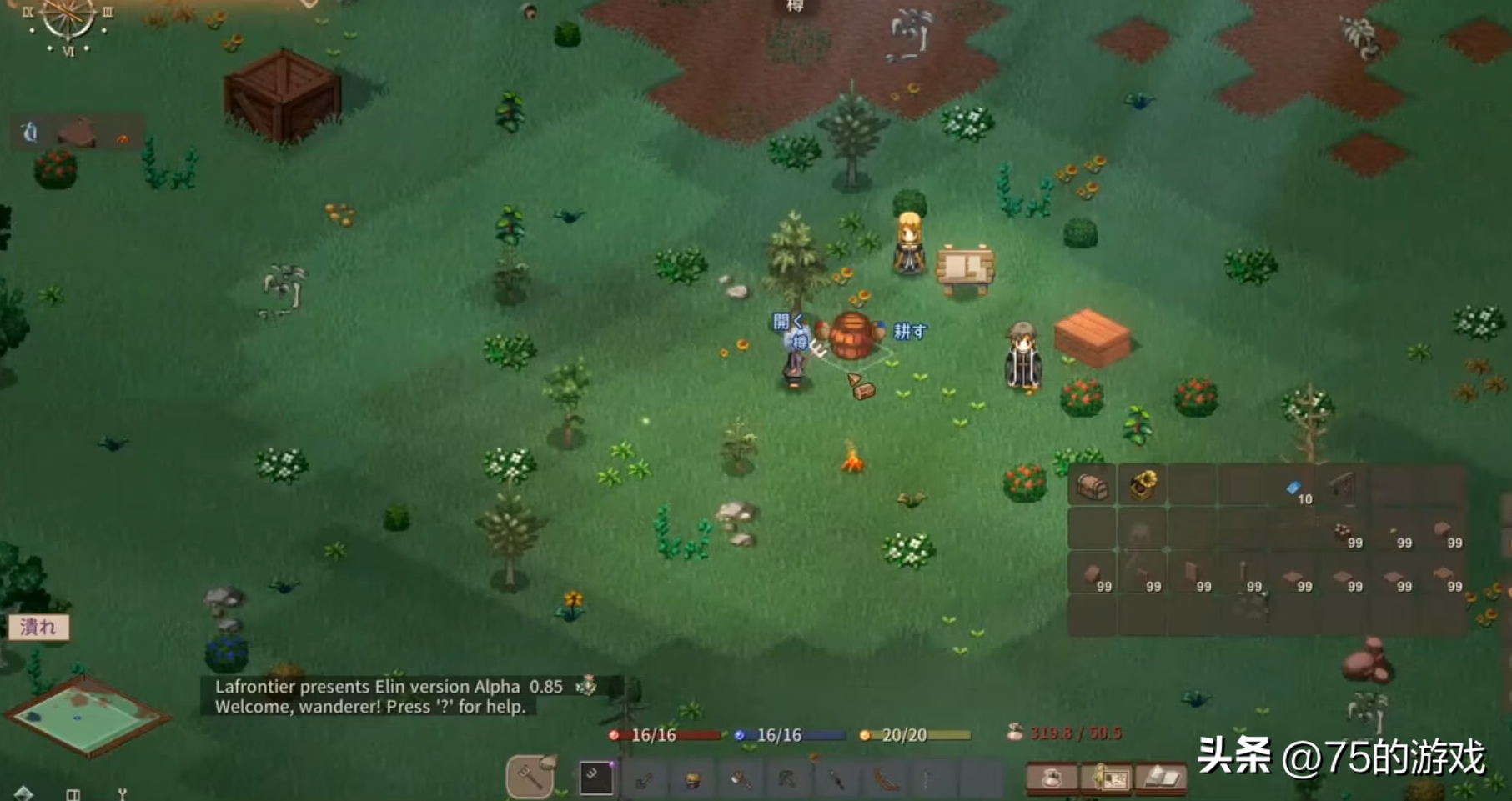The width and height of the screenshot is (1512, 801).
Task: Select the dark highlighted hotbar slot
Action: tap(595, 778)
